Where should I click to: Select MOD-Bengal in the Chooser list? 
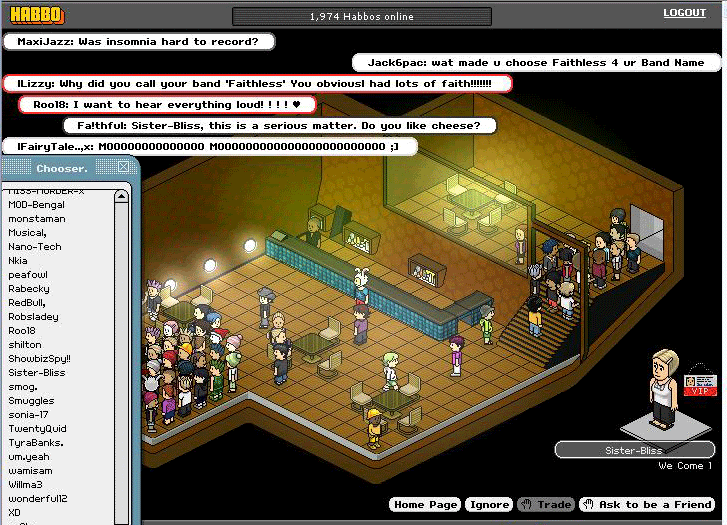point(36,205)
